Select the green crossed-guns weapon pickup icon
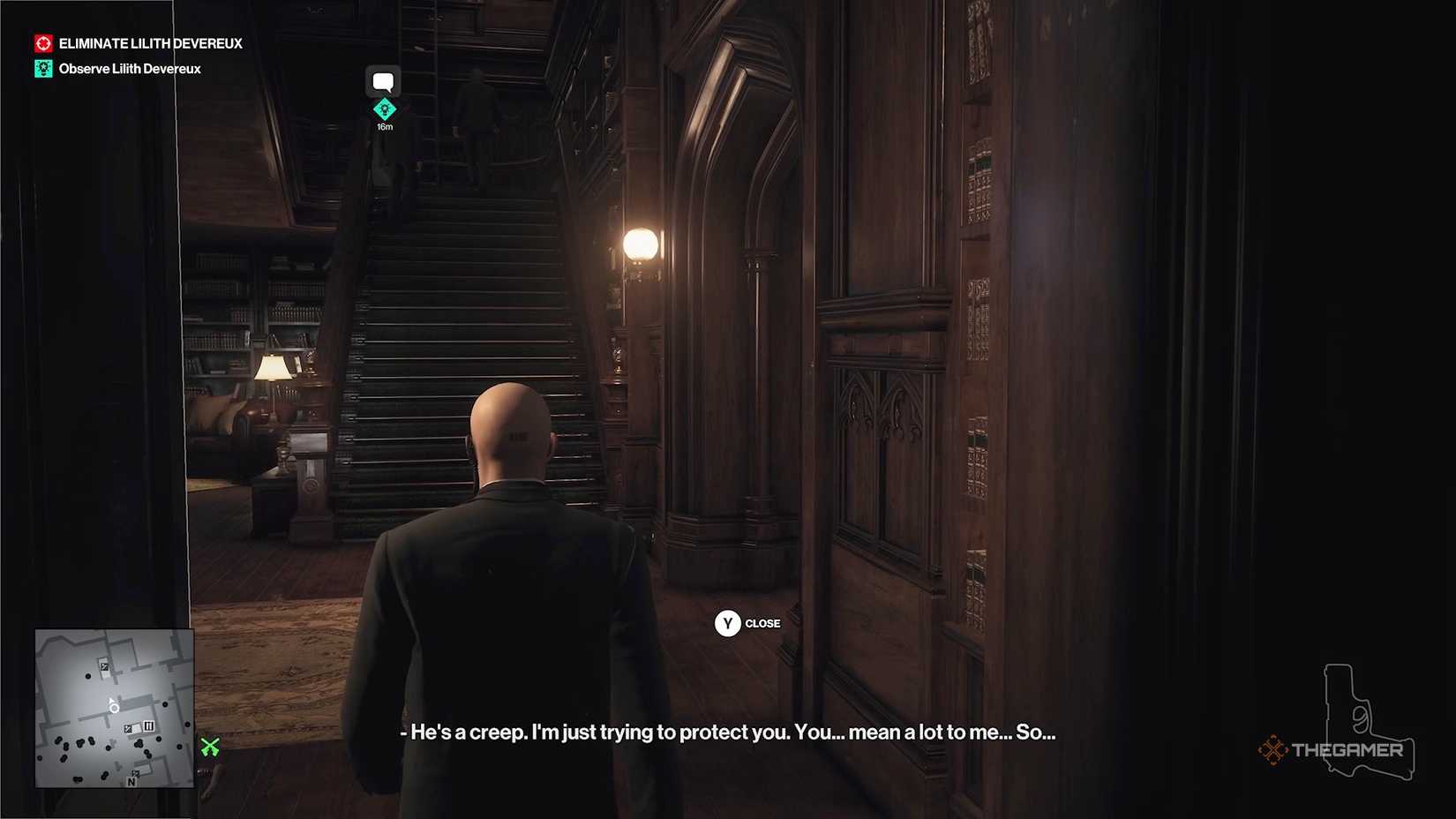 [x=209, y=746]
